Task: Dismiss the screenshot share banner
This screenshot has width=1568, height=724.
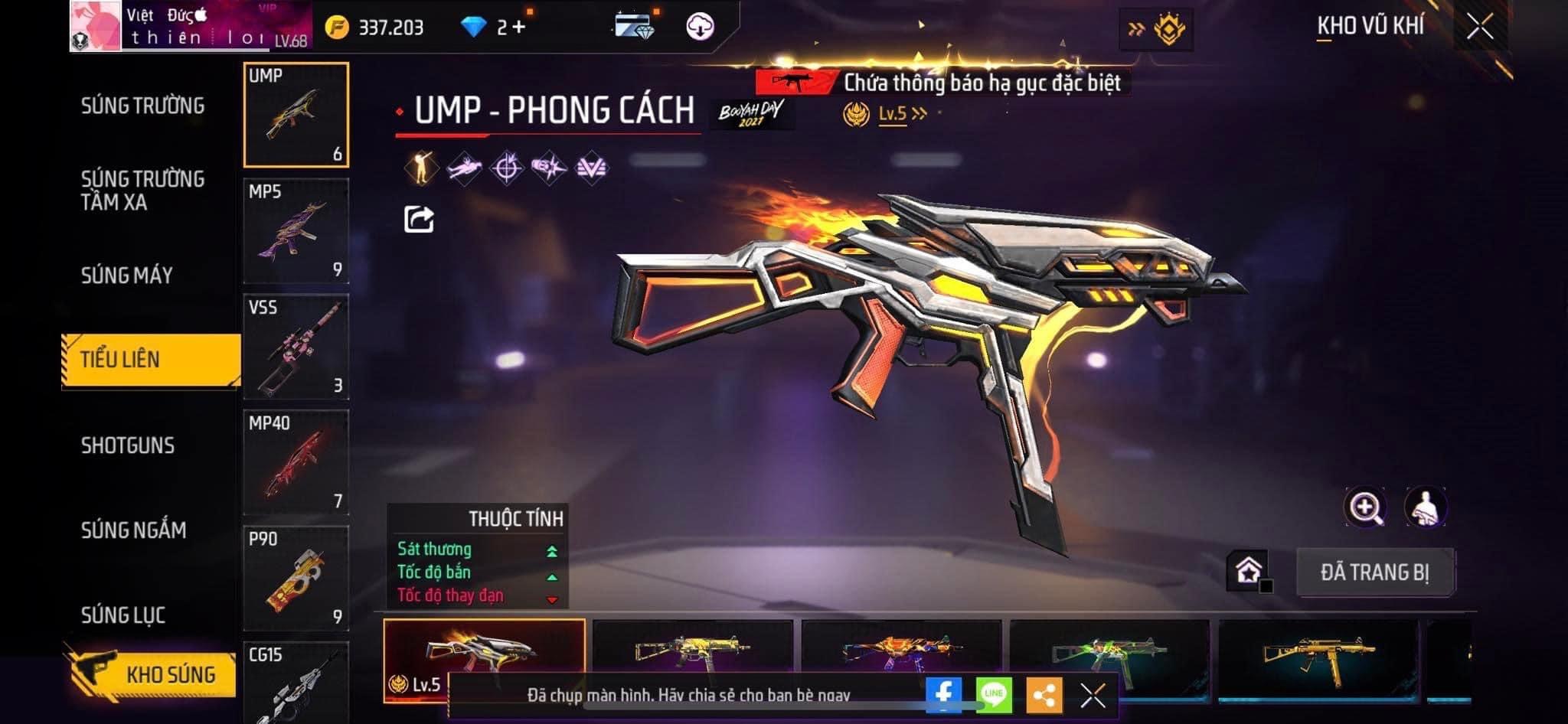Action: click(1093, 695)
